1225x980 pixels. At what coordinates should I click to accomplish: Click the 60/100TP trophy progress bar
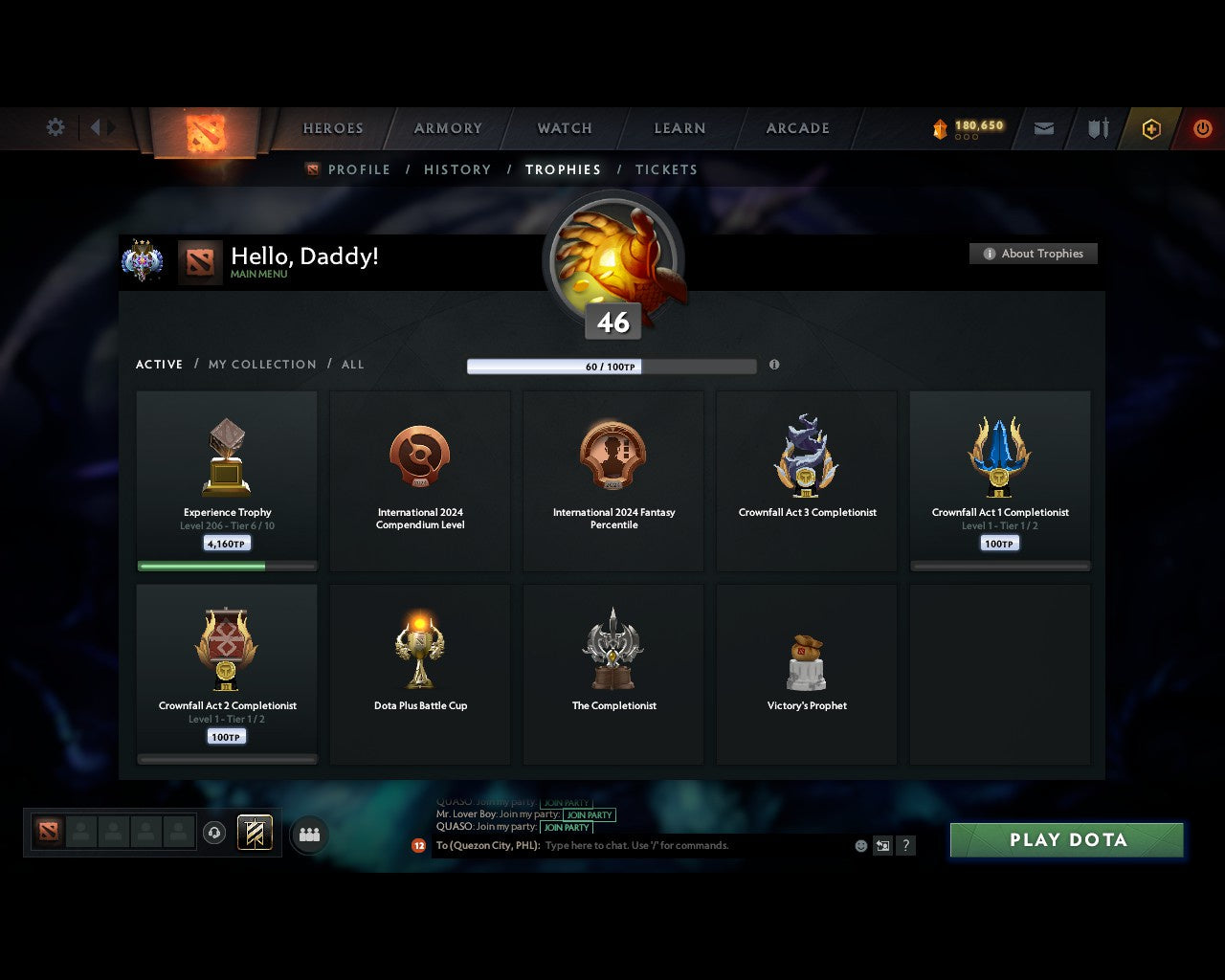click(x=612, y=367)
